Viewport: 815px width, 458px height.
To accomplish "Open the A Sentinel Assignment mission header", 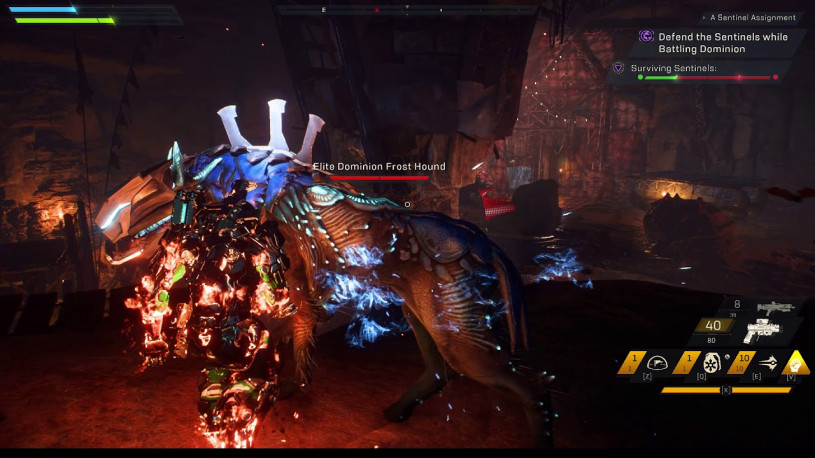I will 752,18.
